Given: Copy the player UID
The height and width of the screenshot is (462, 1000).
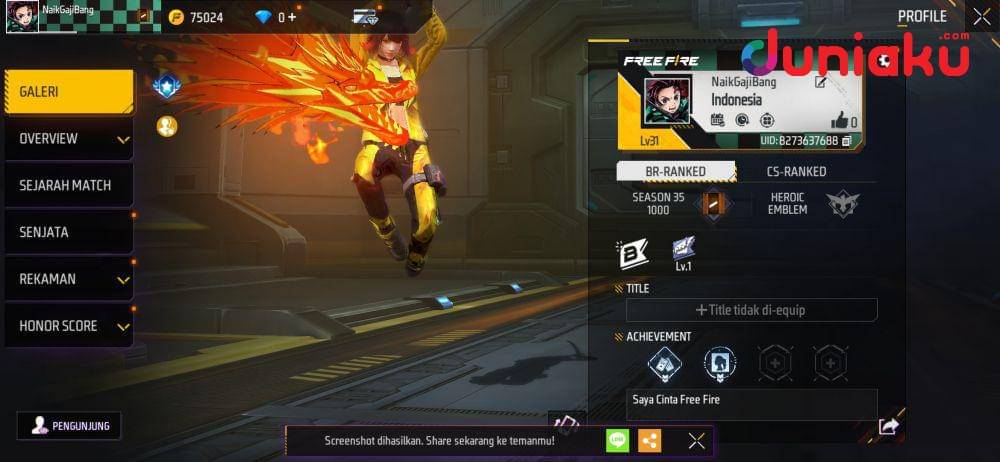Looking at the screenshot, I should [x=847, y=141].
